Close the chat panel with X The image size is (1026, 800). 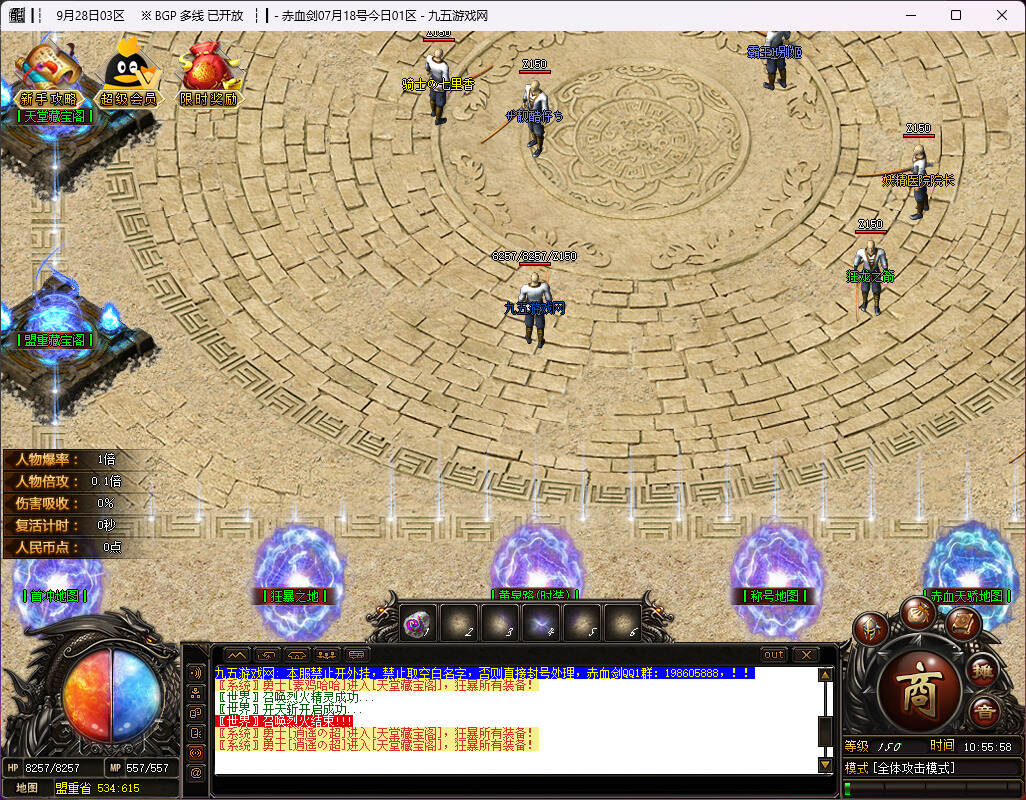click(805, 655)
